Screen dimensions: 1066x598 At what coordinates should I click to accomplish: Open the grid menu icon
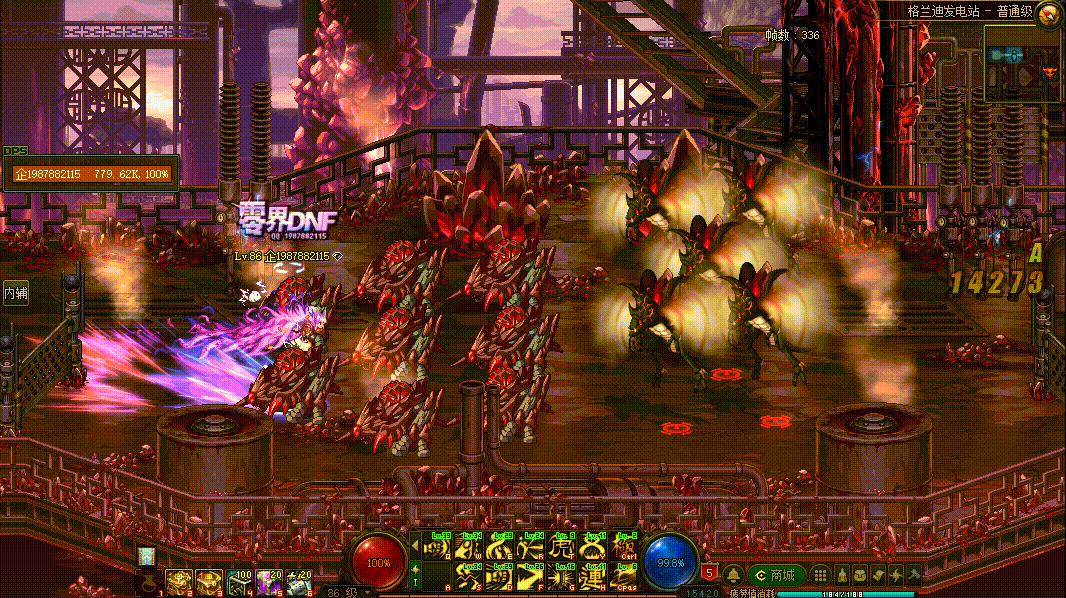(820, 575)
